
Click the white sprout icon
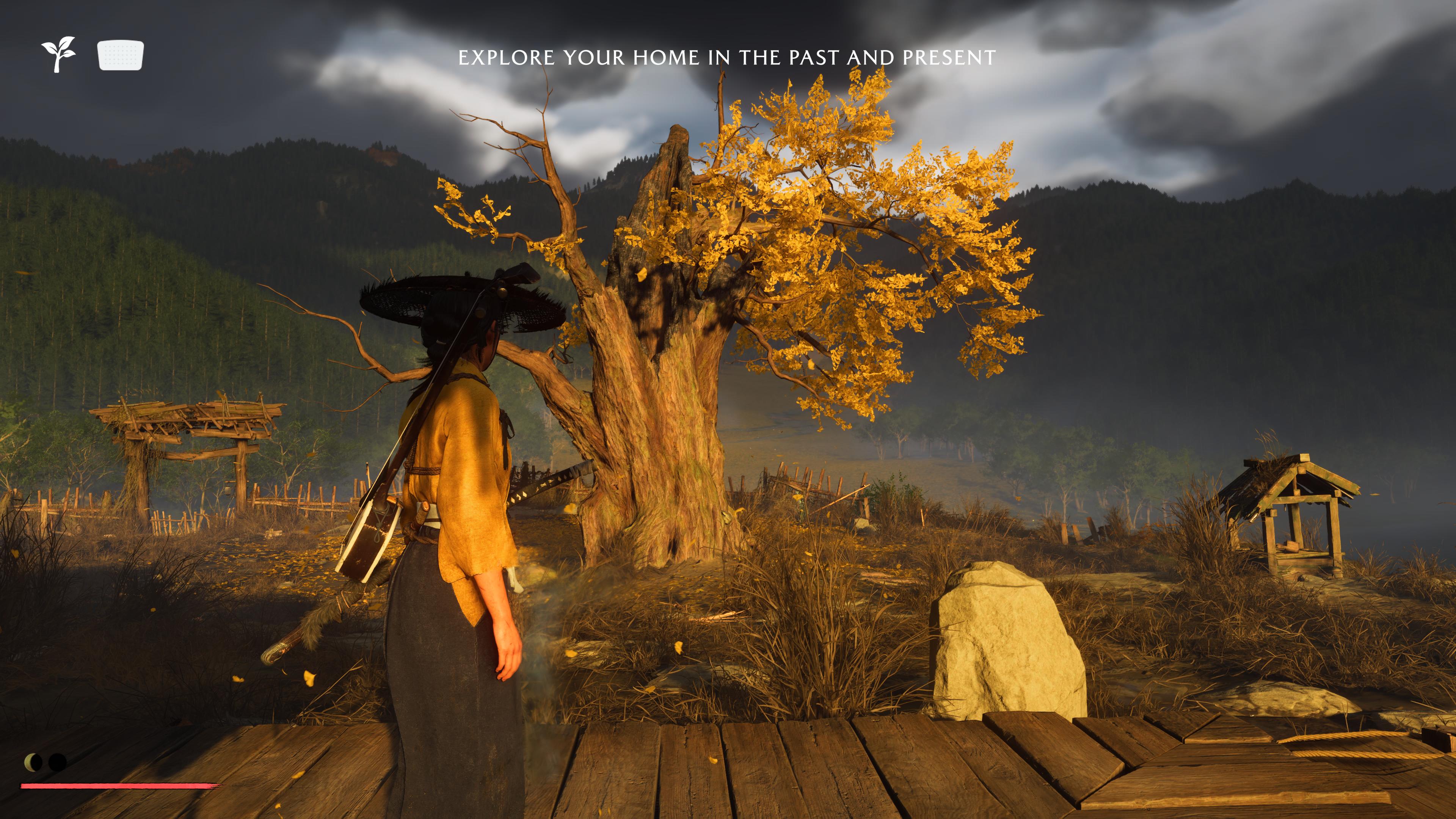click(58, 54)
